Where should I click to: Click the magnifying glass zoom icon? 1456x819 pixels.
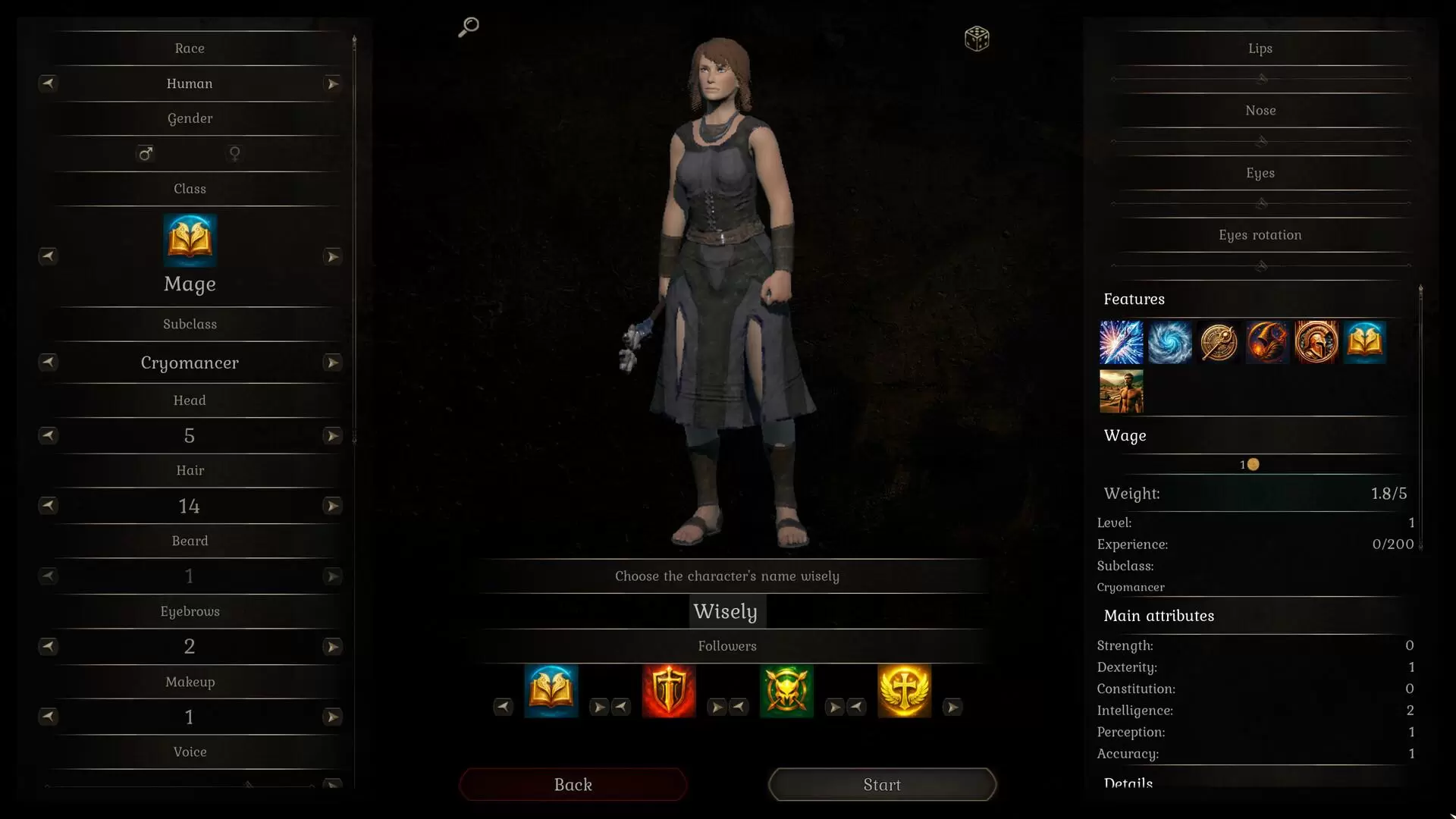pos(469,27)
